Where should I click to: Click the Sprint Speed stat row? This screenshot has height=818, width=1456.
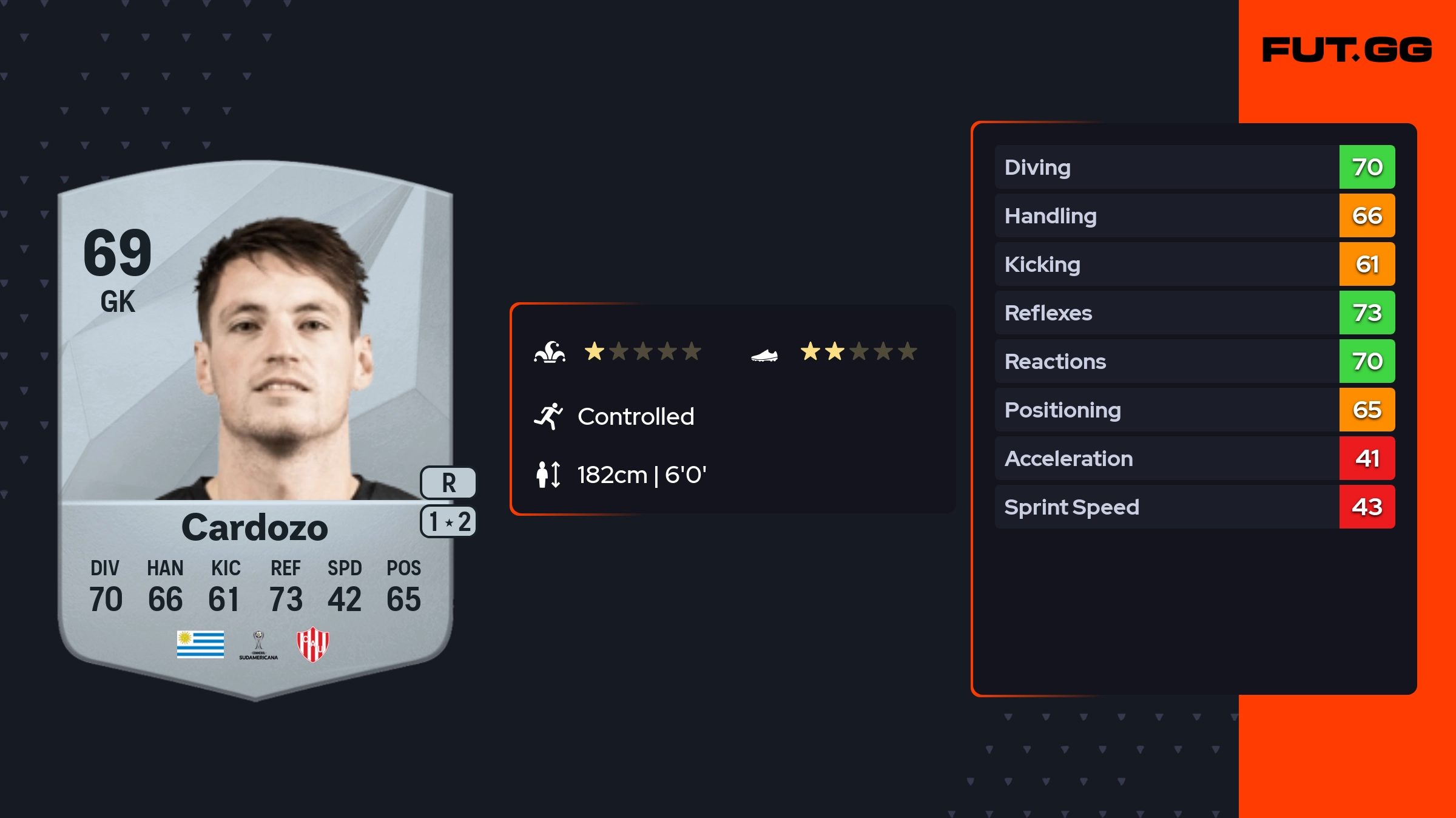point(1194,507)
